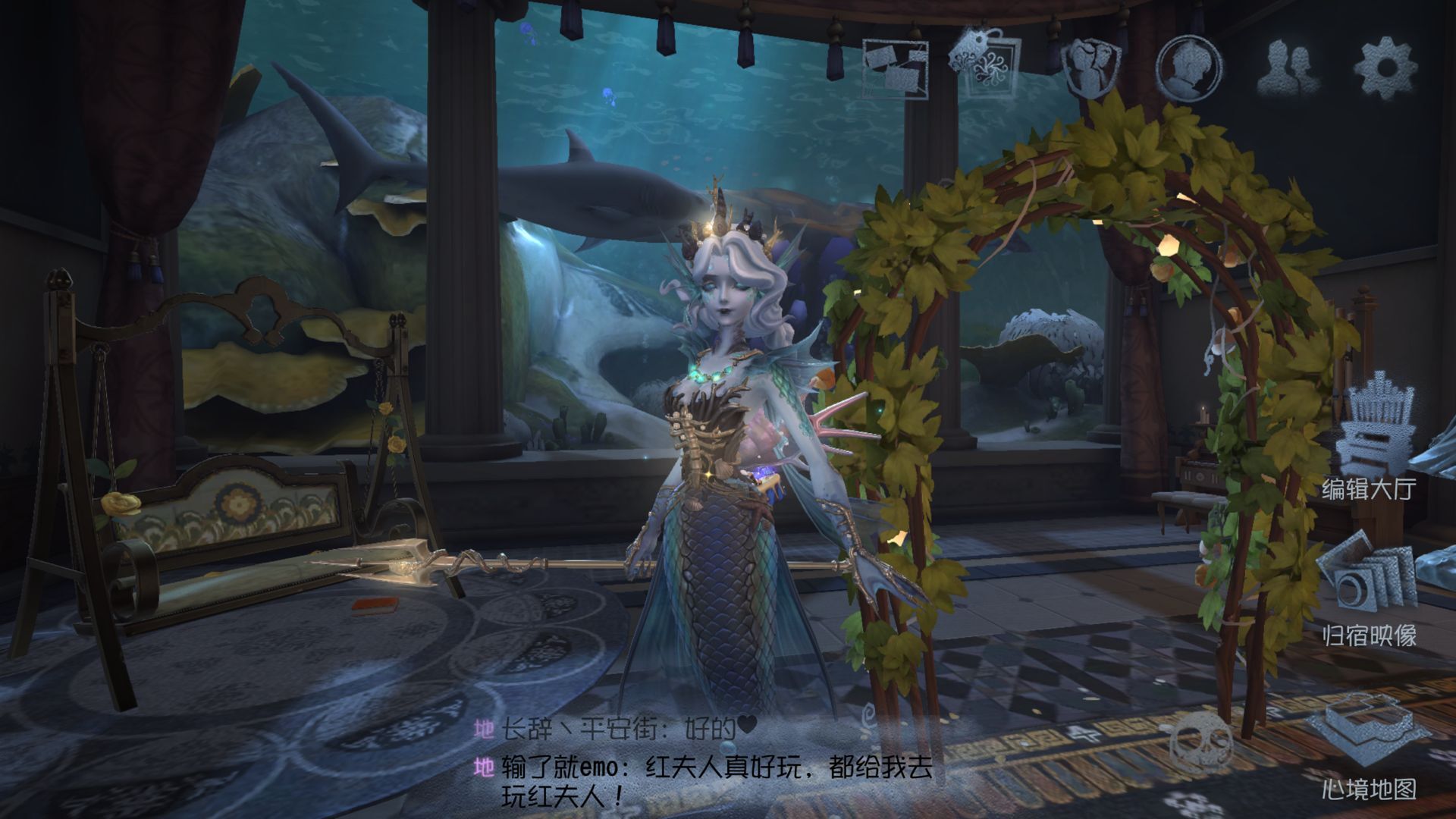The width and height of the screenshot is (1456, 819).
Task: Open 编辑大厅 (Edit Hall)
Action: point(1370,440)
